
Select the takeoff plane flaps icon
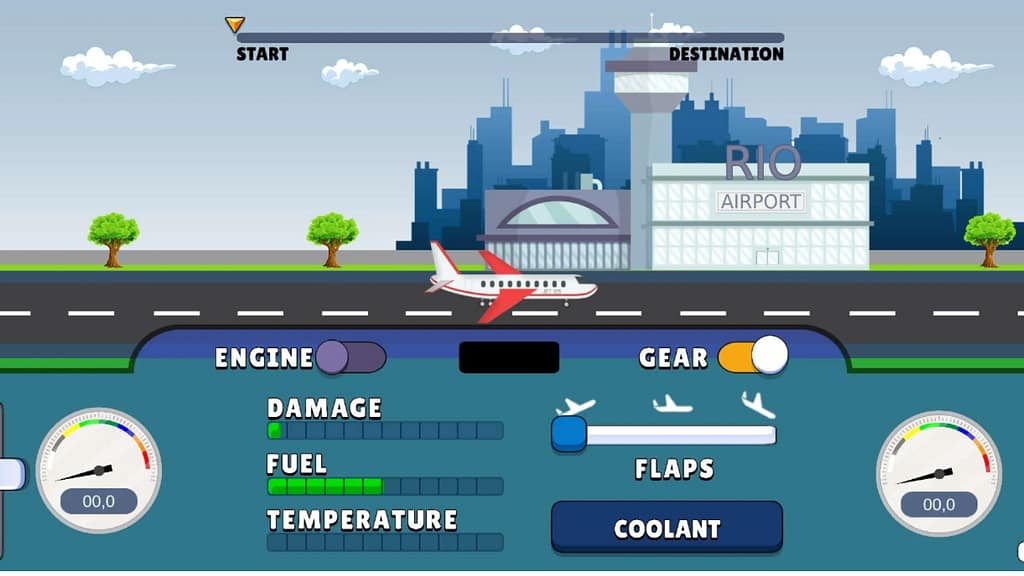[x=575, y=405]
